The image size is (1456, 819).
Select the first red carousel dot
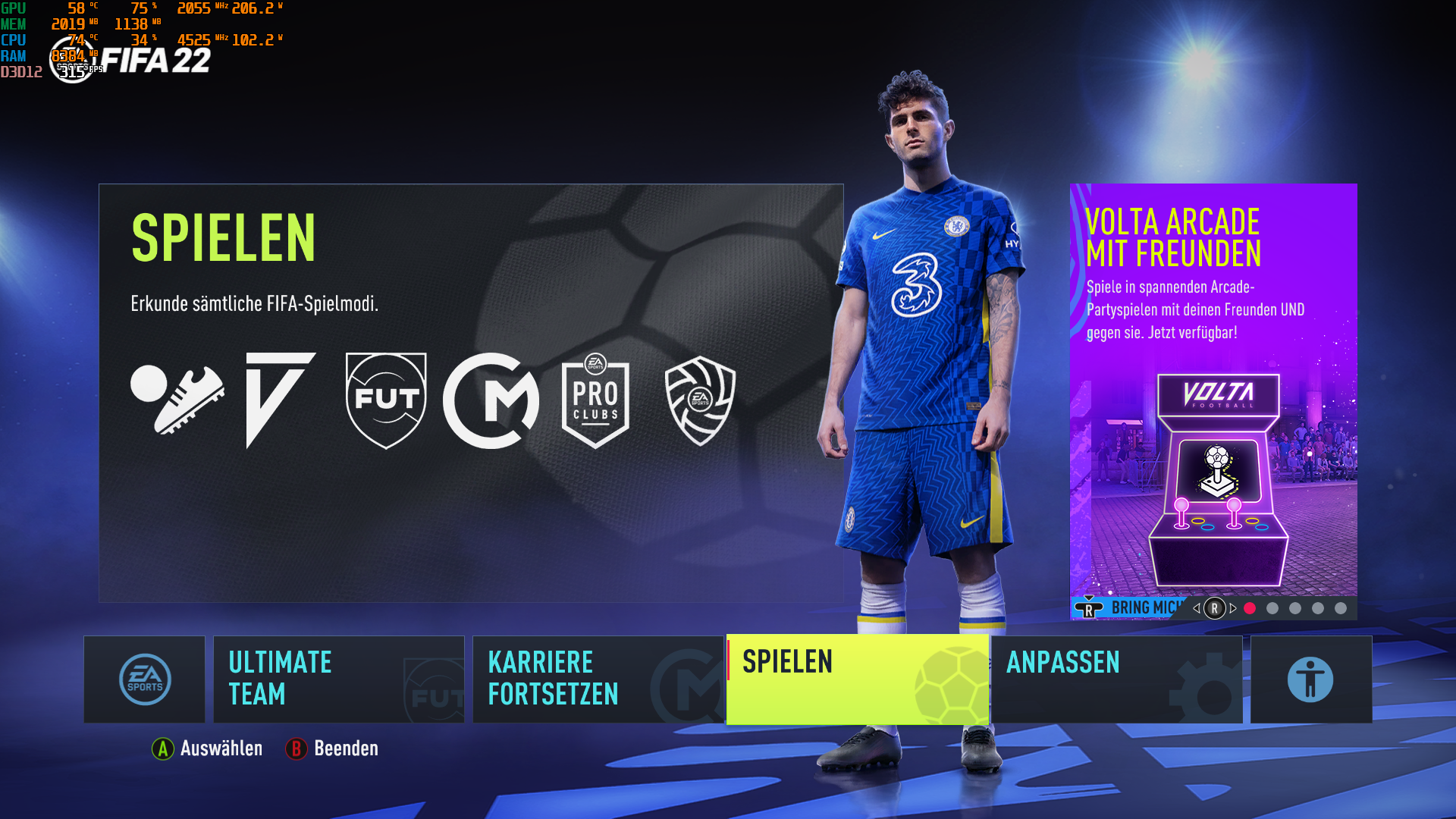(1250, 608)
